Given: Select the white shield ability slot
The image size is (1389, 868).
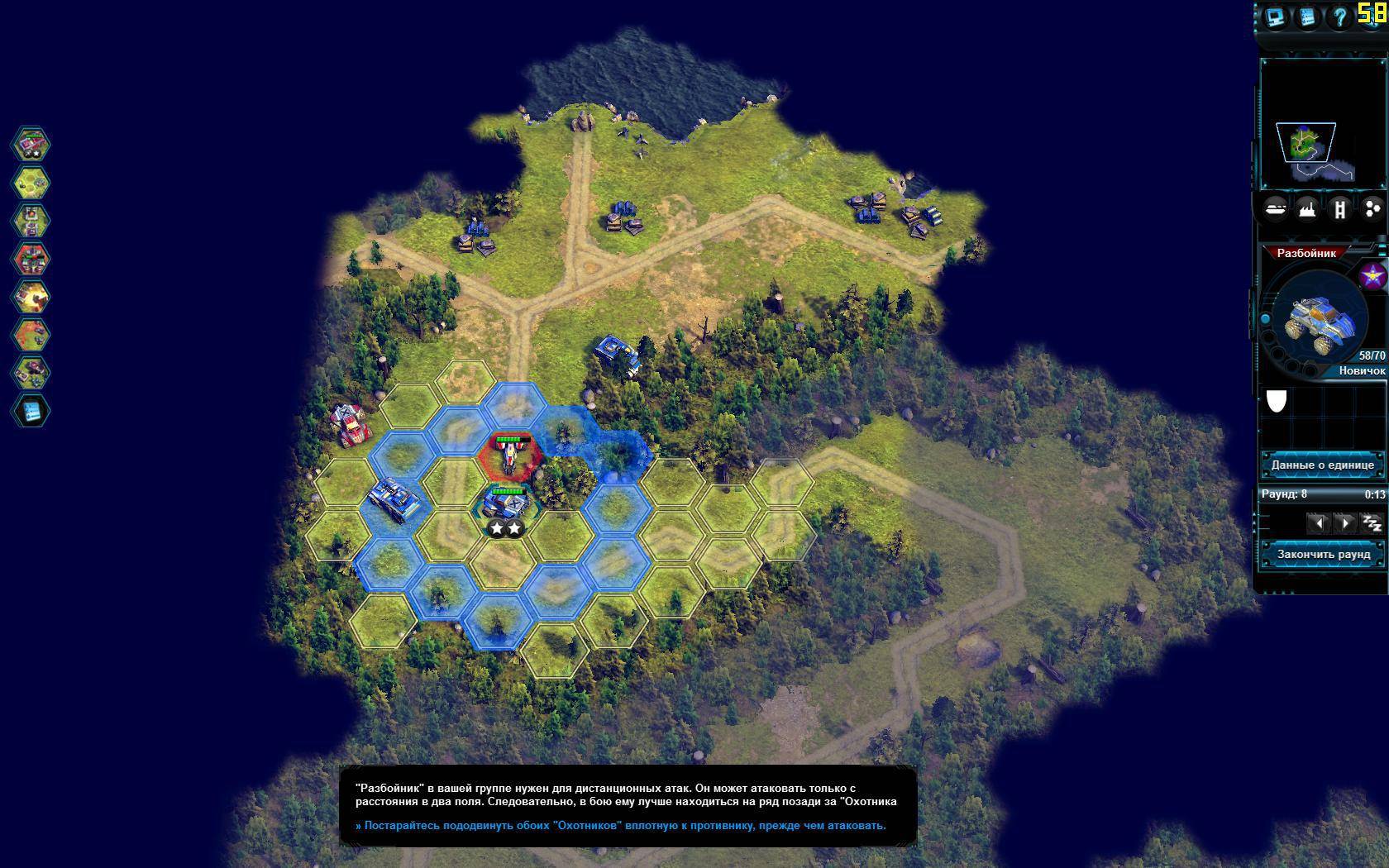Looking at the screenshot, I should (1277, 401).
